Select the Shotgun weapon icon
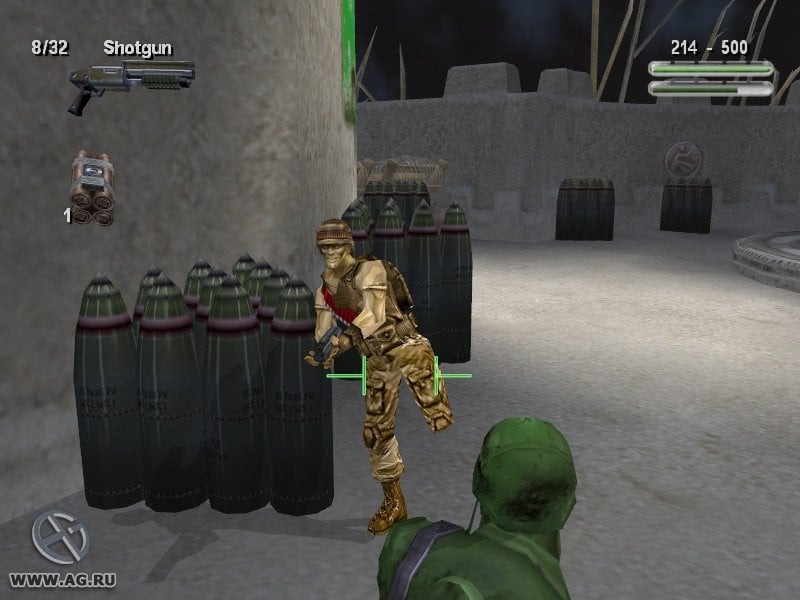This screenshot has width=800, height=600. 130,82
